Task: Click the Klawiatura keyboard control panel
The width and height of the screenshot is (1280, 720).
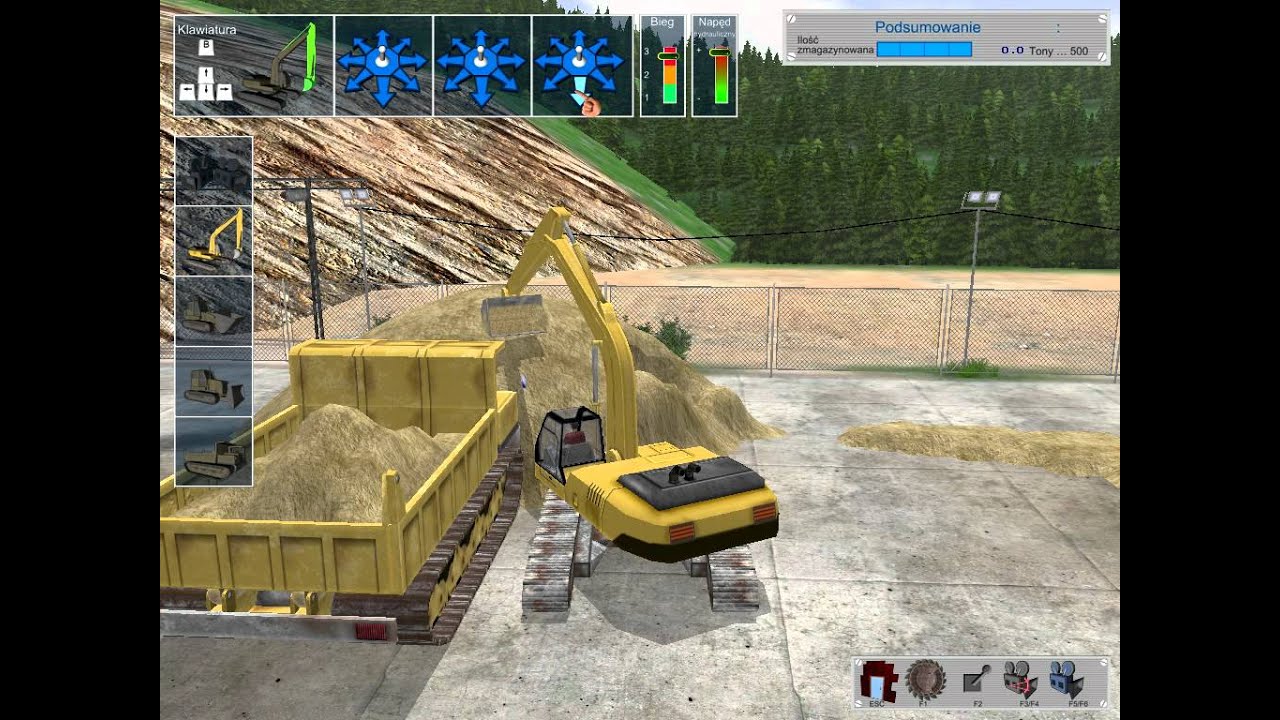Action: pos(254,66)
